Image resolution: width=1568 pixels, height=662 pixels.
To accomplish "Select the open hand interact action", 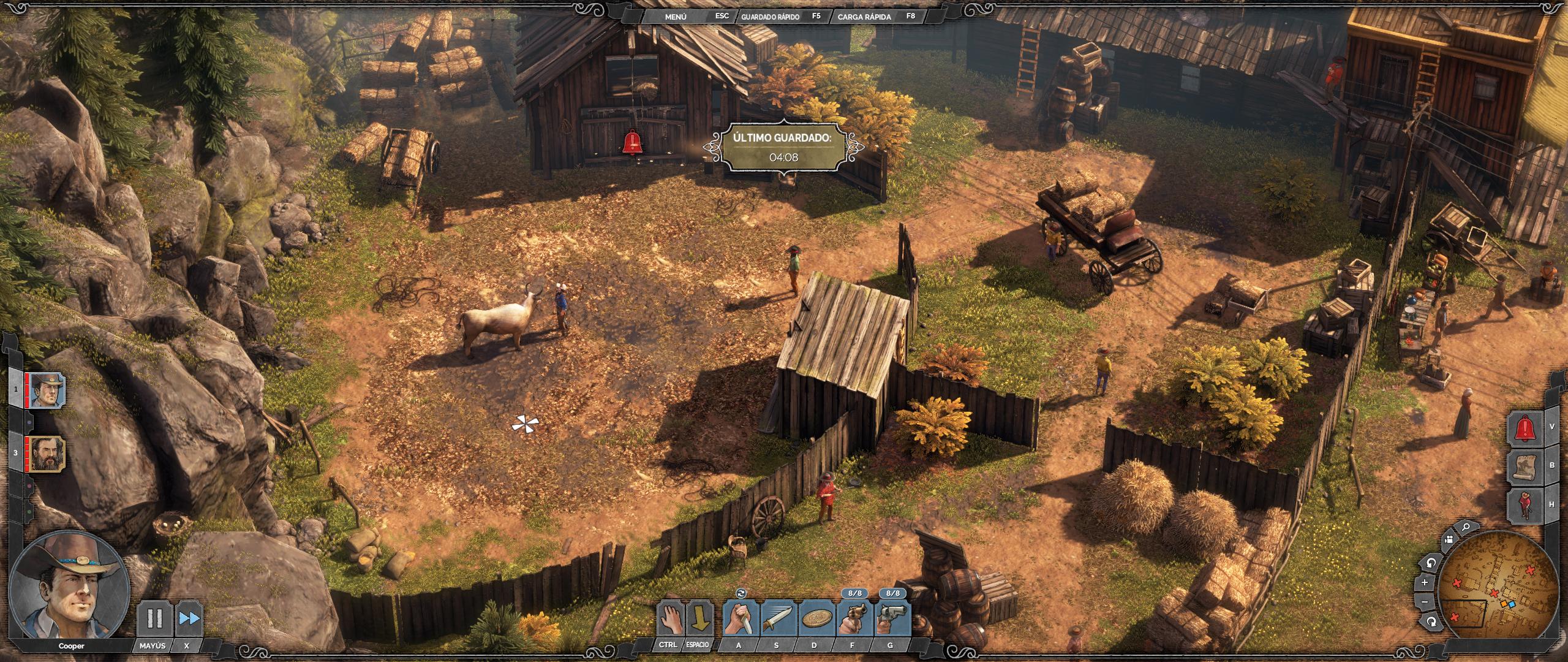I will (x=669, y=618).
